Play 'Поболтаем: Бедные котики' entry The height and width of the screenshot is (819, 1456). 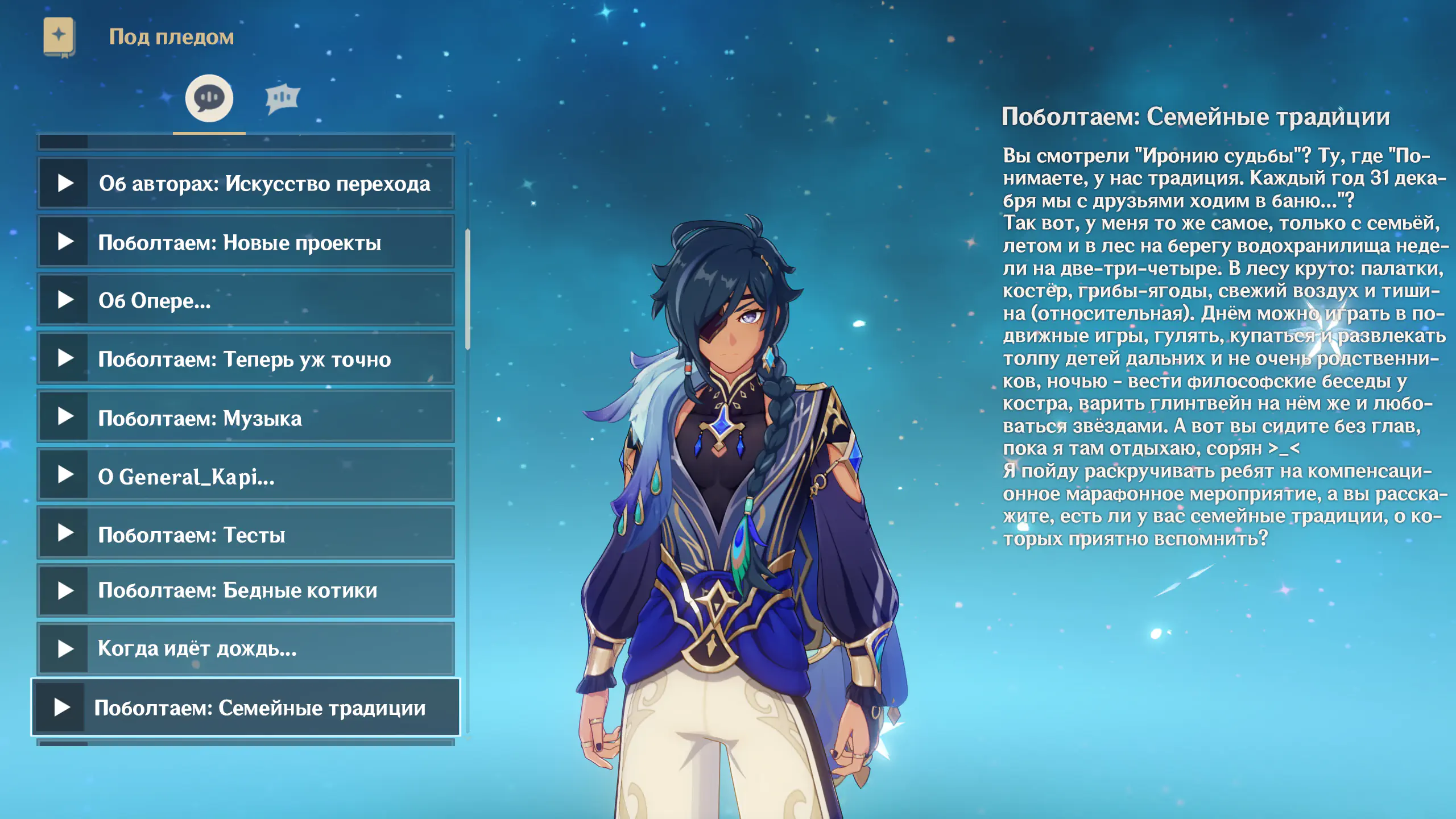pos(246,590)
